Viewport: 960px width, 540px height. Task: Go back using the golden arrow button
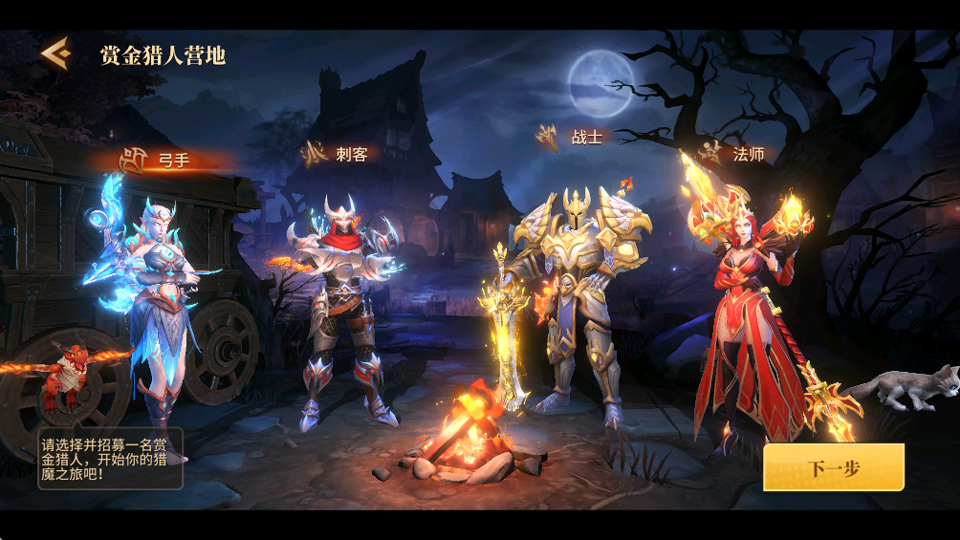pyautogui.click(x=55, y=53)
